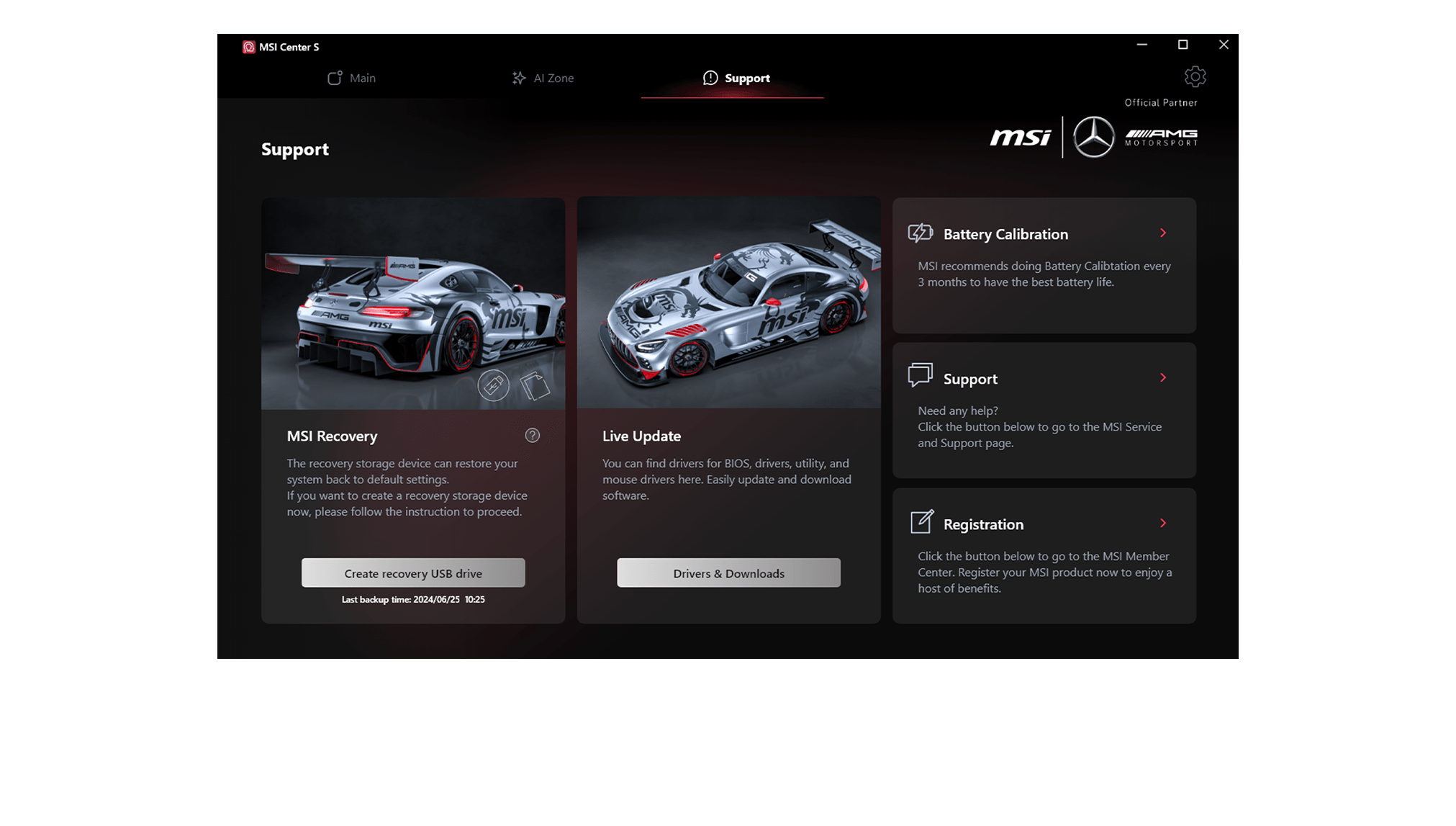Maximize the MSI Center S window
Image resolution: width=1456 pixels, height=826 pixels.
coord(1183,45)
